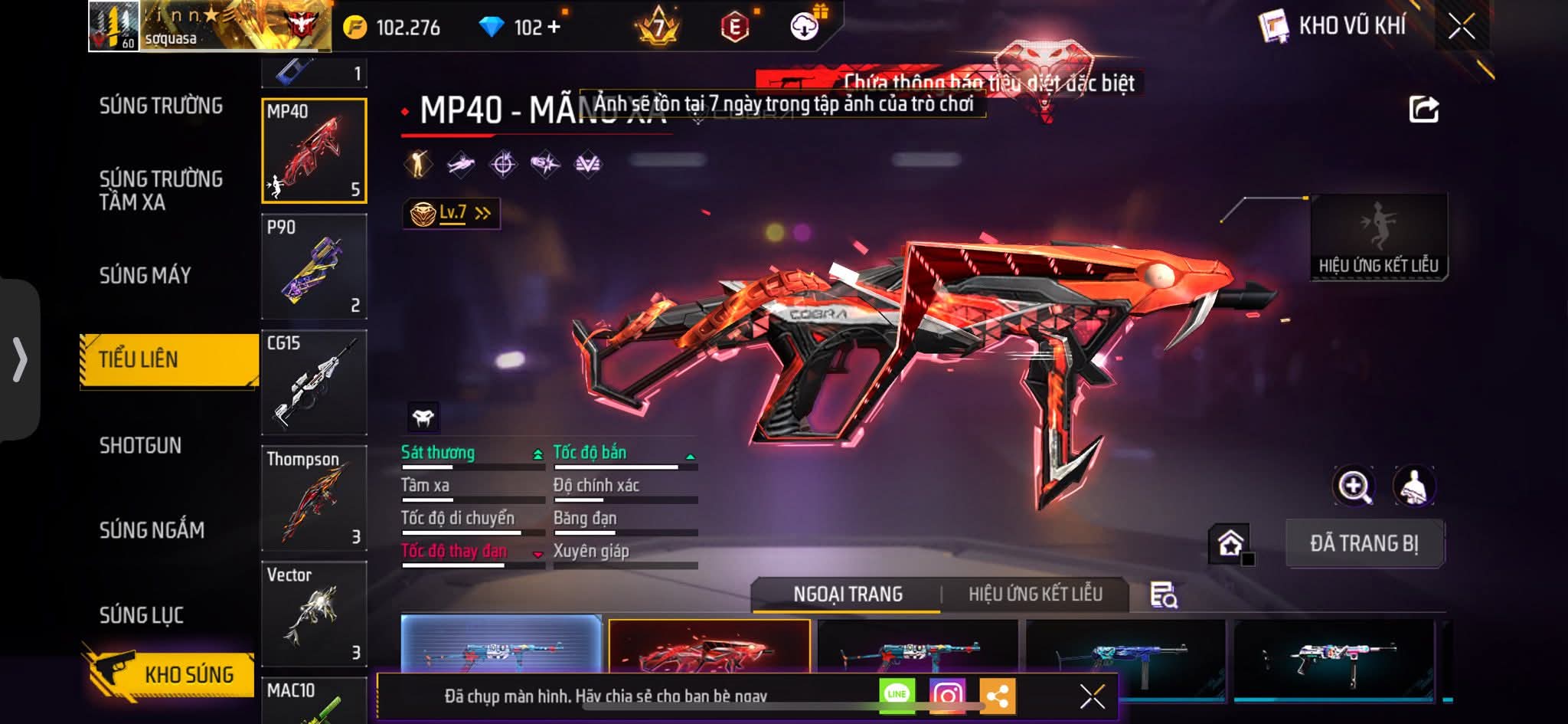Close the weapon armory screen
This screenshot has height=724, width=1568.
(1461, 28)
